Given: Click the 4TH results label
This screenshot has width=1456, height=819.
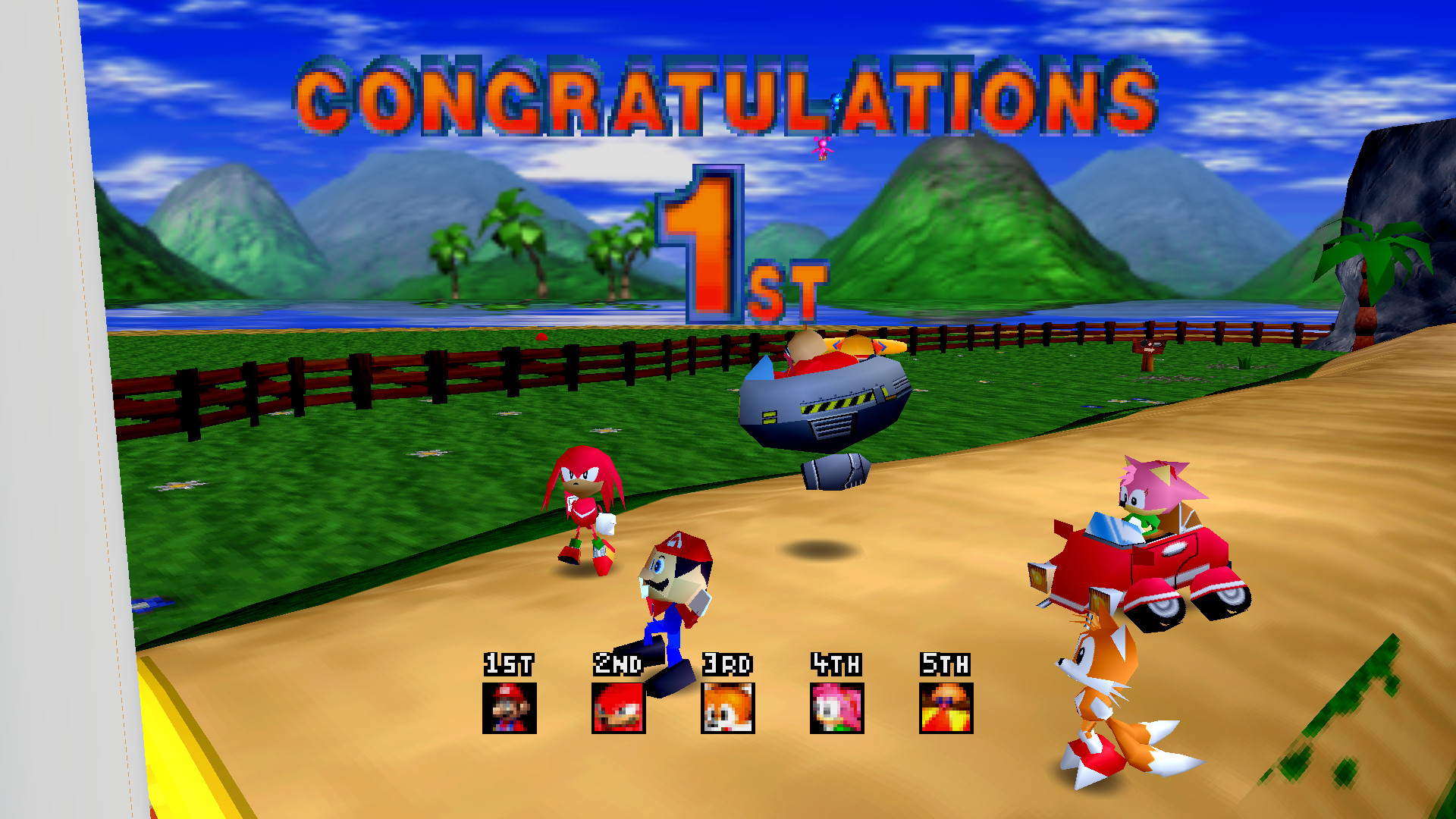Looking at the screenshot, I should (x=835, y=664).
